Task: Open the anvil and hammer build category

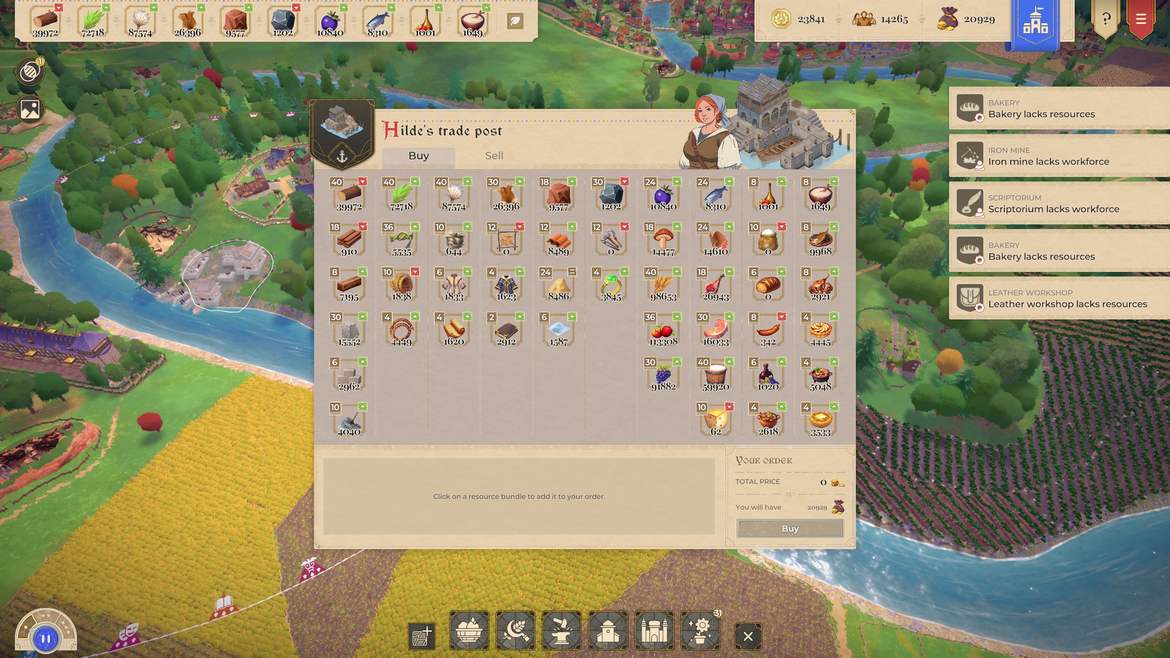Action: (560, 631)
